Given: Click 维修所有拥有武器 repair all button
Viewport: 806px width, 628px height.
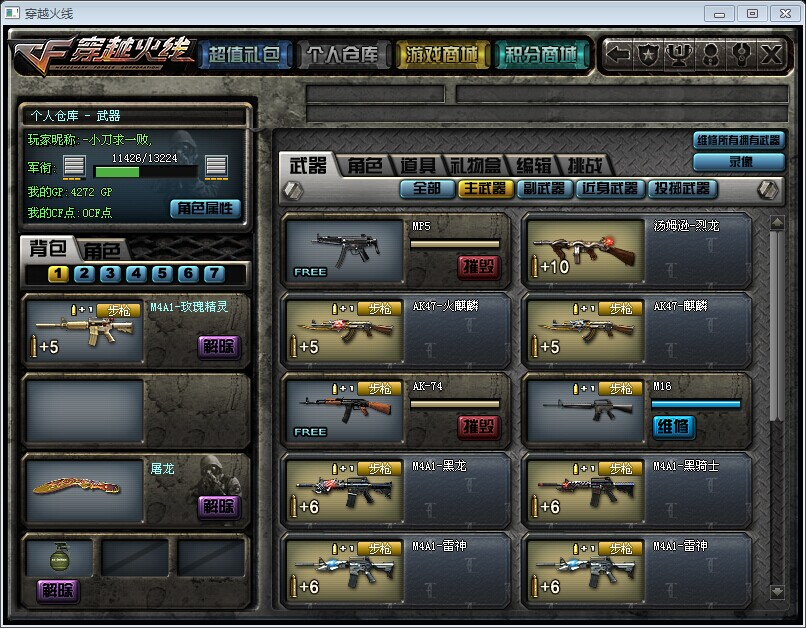Looking at the screenshot, I should pos(739,141).
